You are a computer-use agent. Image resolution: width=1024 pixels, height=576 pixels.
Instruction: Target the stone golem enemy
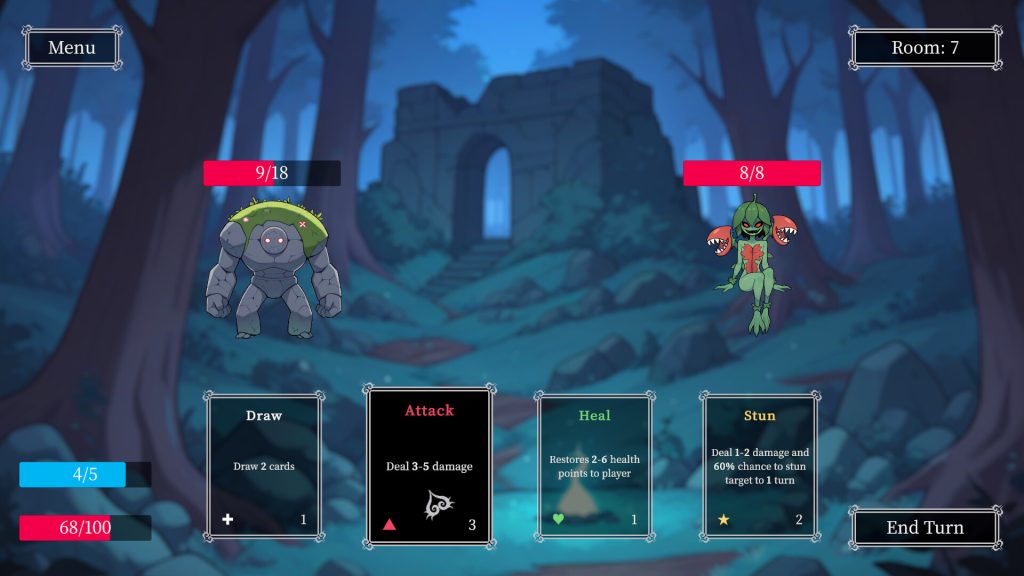273,269
